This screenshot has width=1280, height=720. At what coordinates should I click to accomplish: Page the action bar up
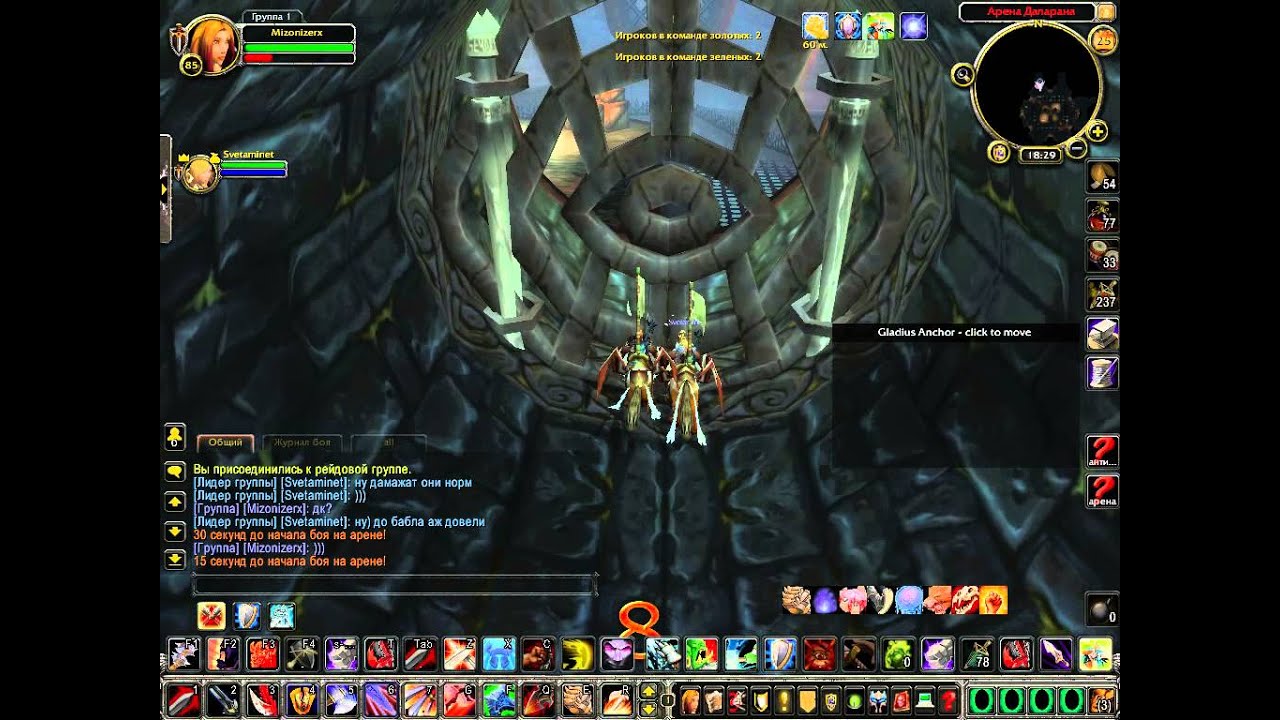pyautogui.click(x=648, y=690)
